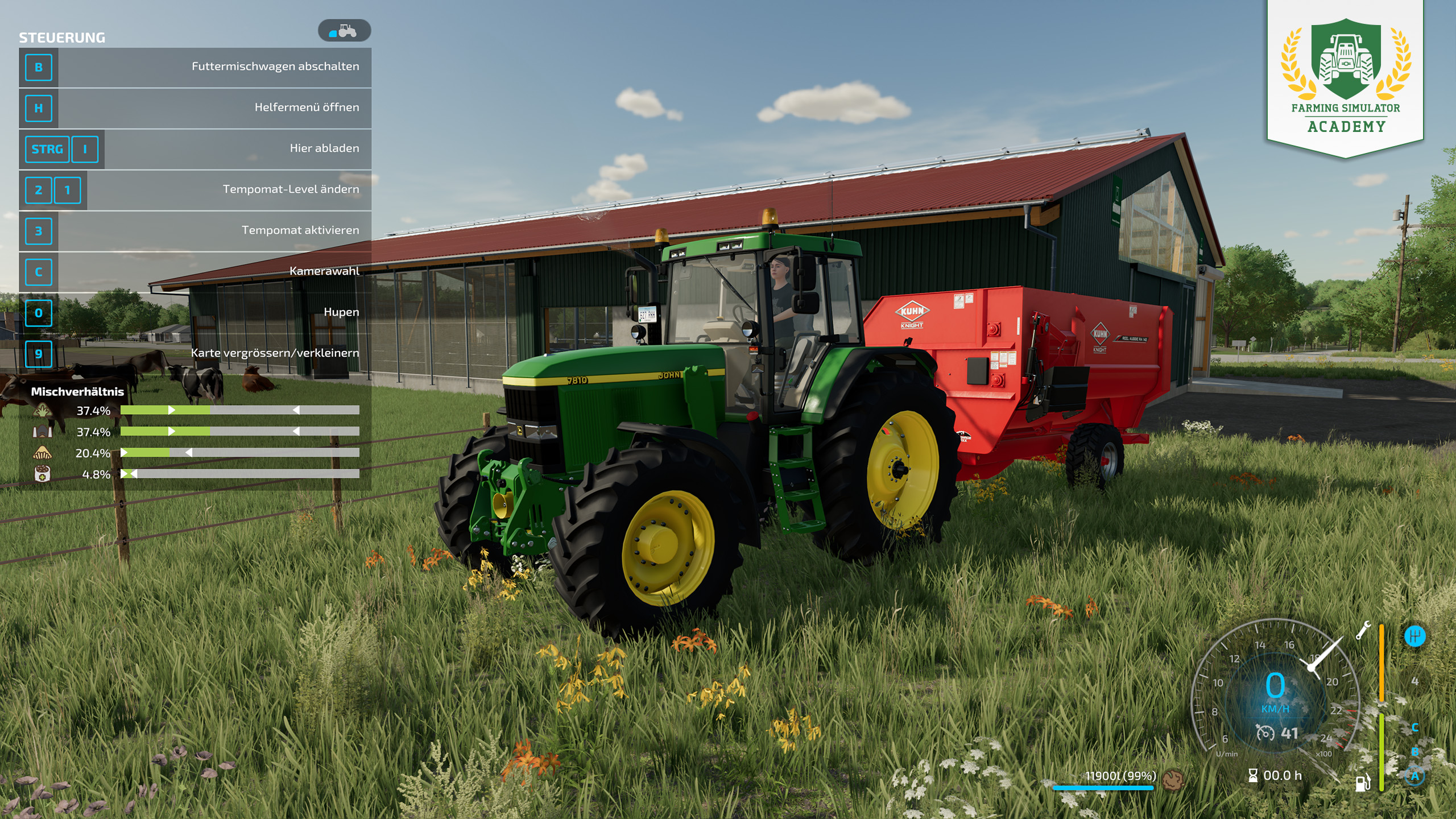Click the fuel pump icon
1456x819 pixels.
1363,783
